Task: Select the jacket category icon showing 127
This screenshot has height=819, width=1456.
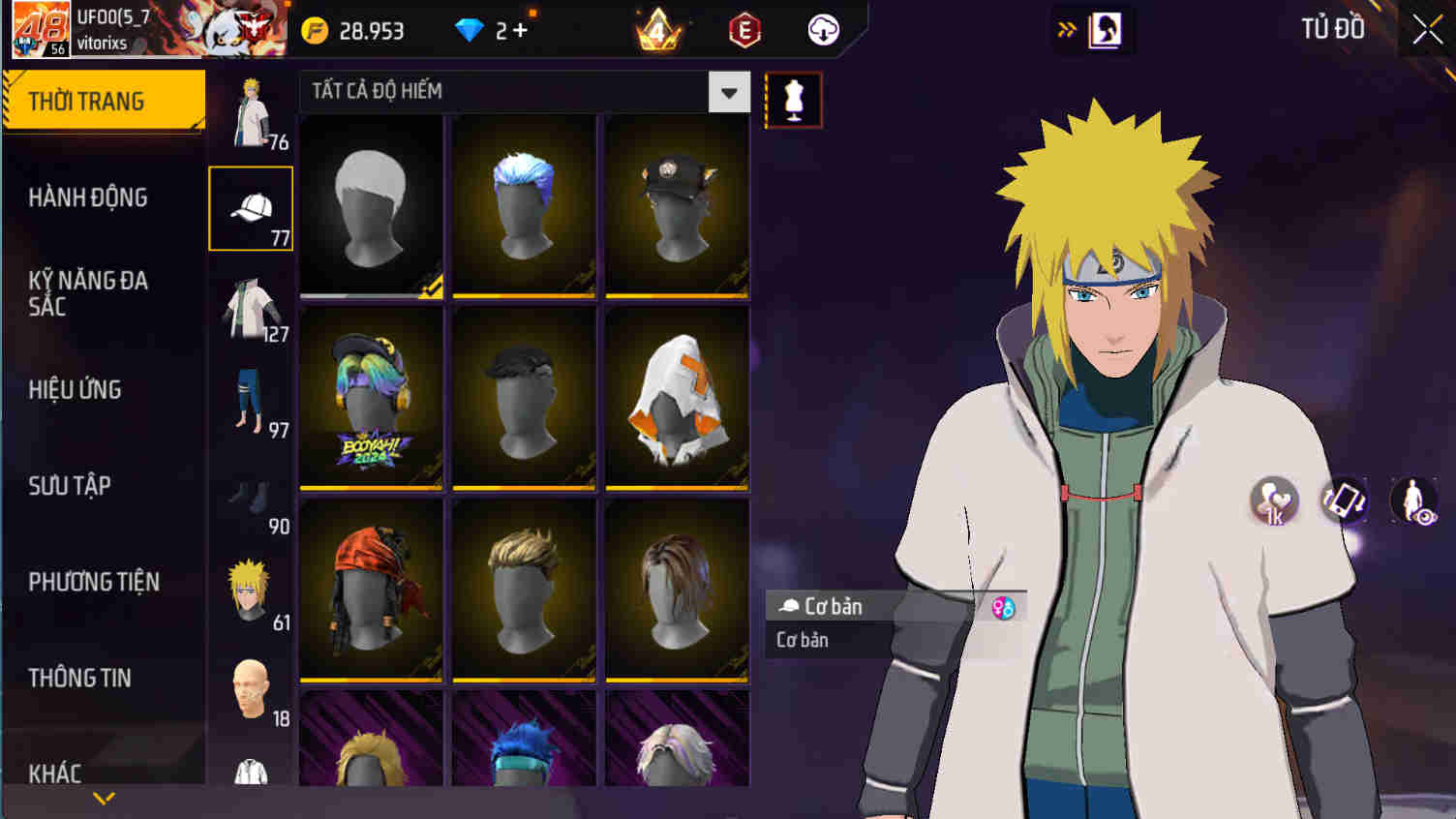Action: click(x=250, y=303)
